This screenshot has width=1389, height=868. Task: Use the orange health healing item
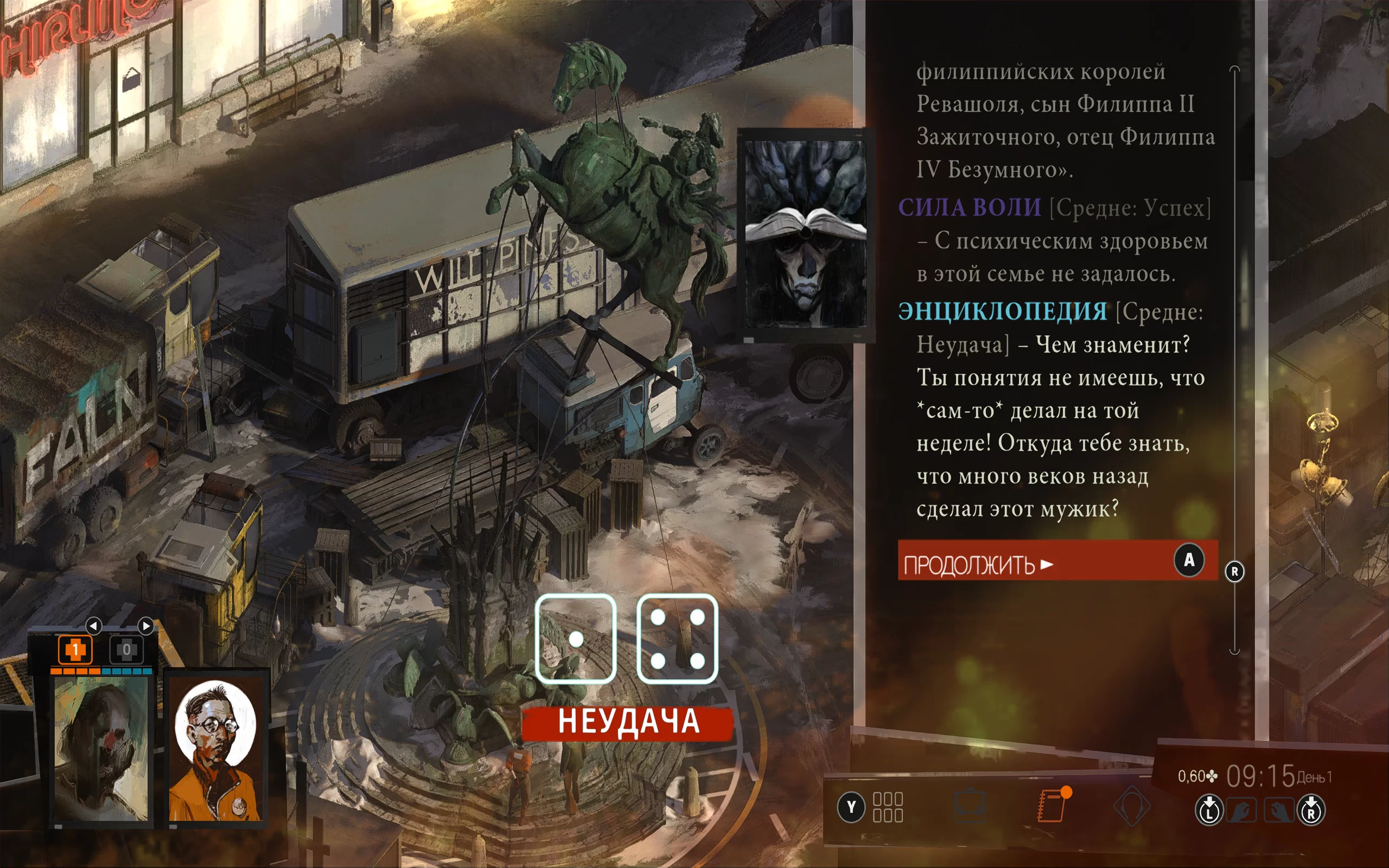75,650
